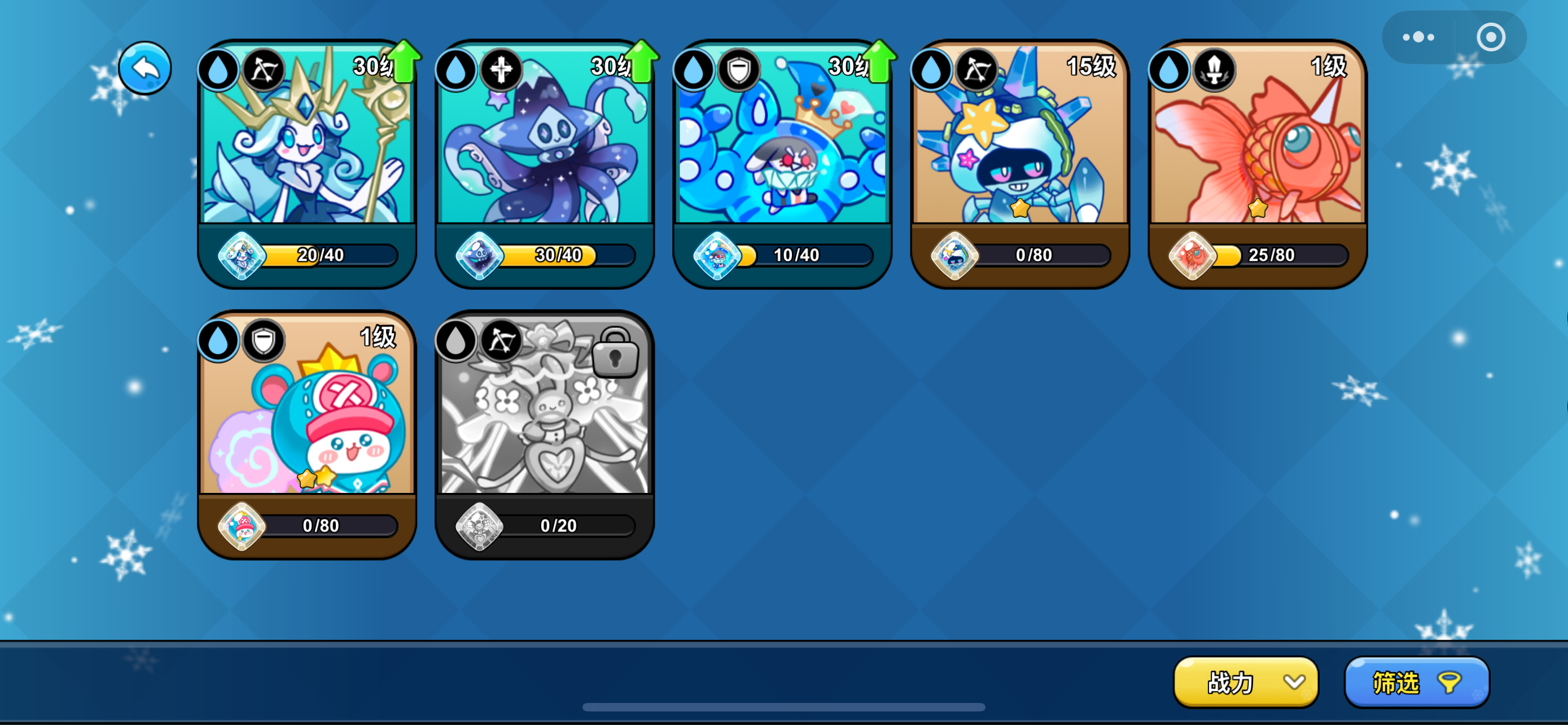The height and width of the screenshot is (725, 1568).
Task: Click the shield icon on the mouse-hat character card
Action: click(x=264, y=340)
